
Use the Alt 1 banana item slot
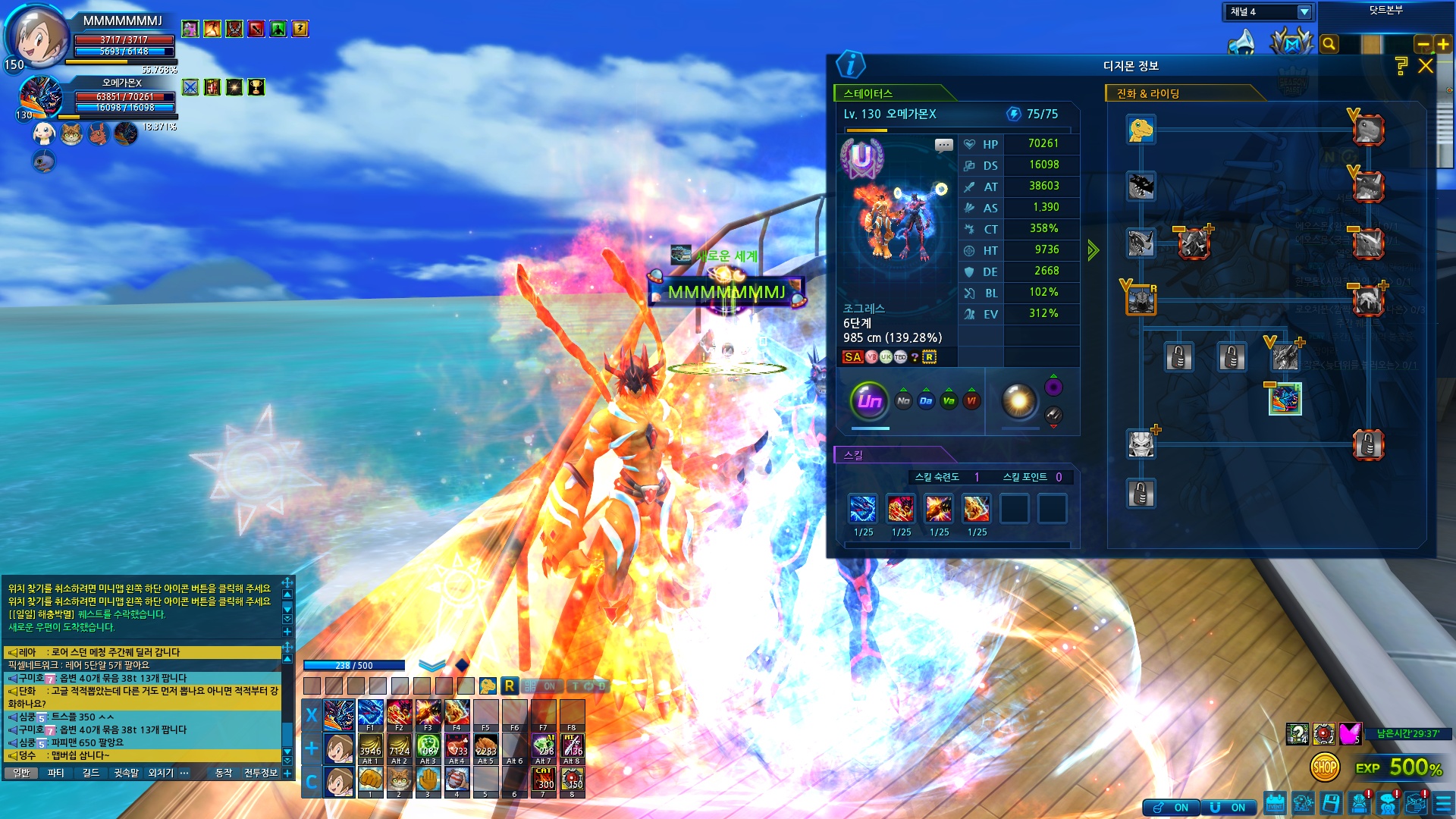point(370,747)
